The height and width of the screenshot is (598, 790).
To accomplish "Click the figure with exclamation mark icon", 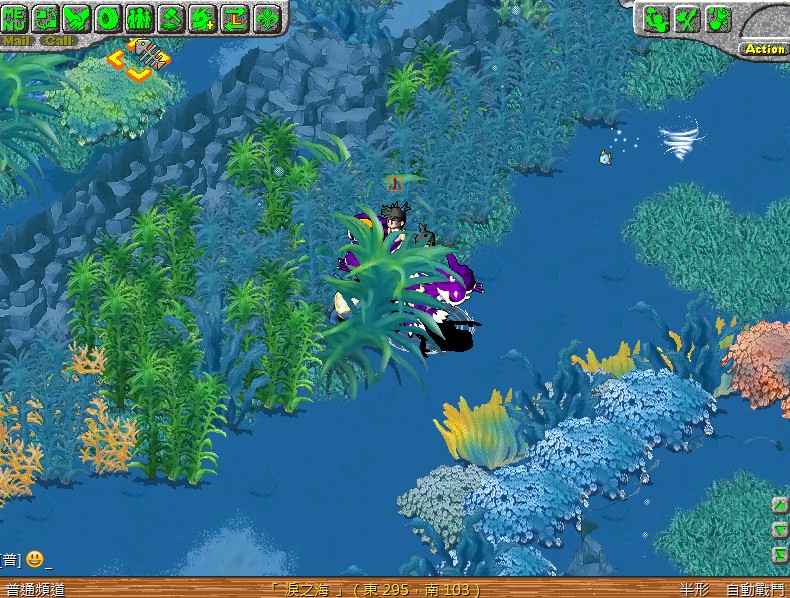I will click(718, 18).
